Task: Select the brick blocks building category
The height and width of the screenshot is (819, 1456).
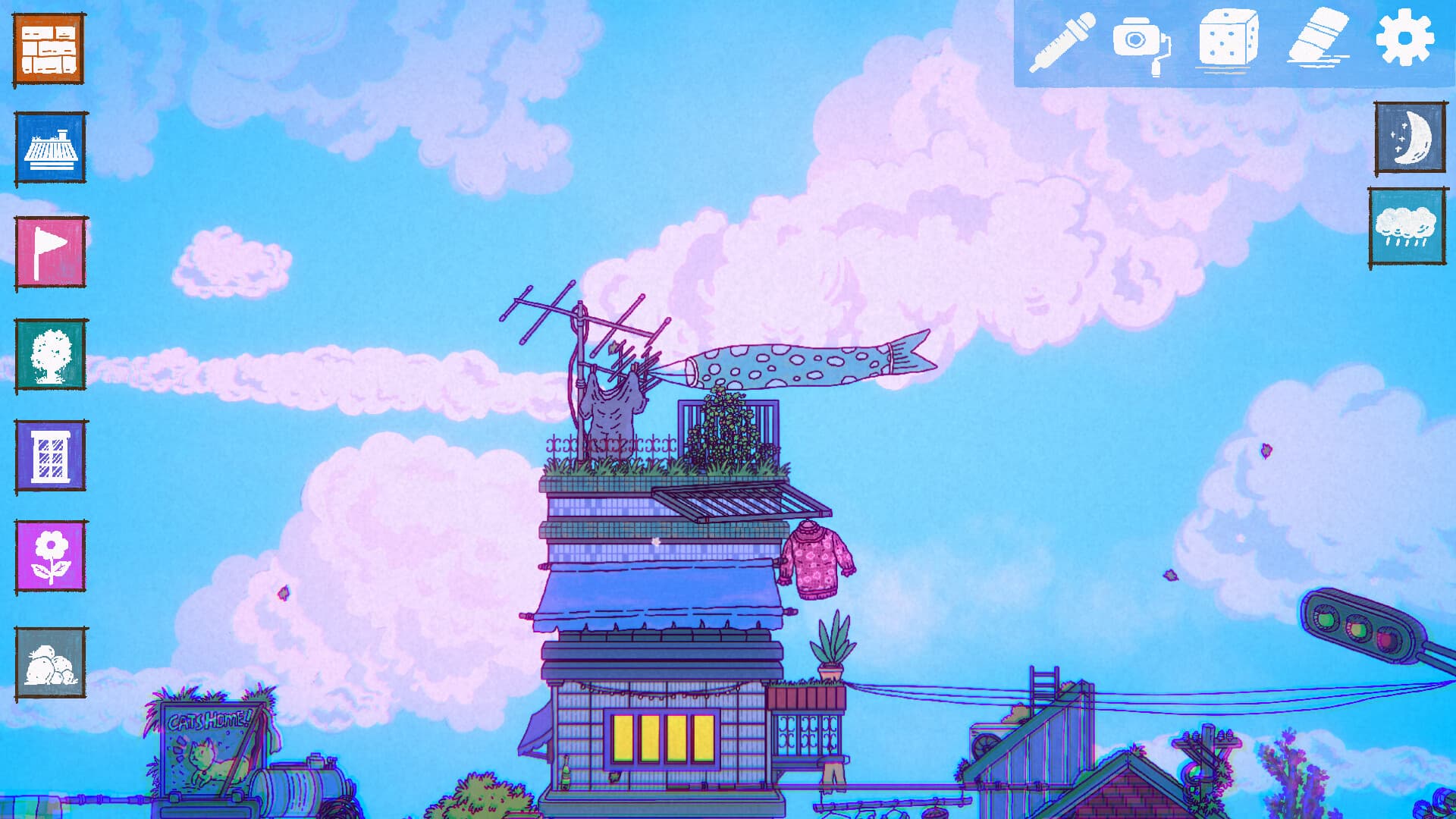Action: tap(49, 47)
